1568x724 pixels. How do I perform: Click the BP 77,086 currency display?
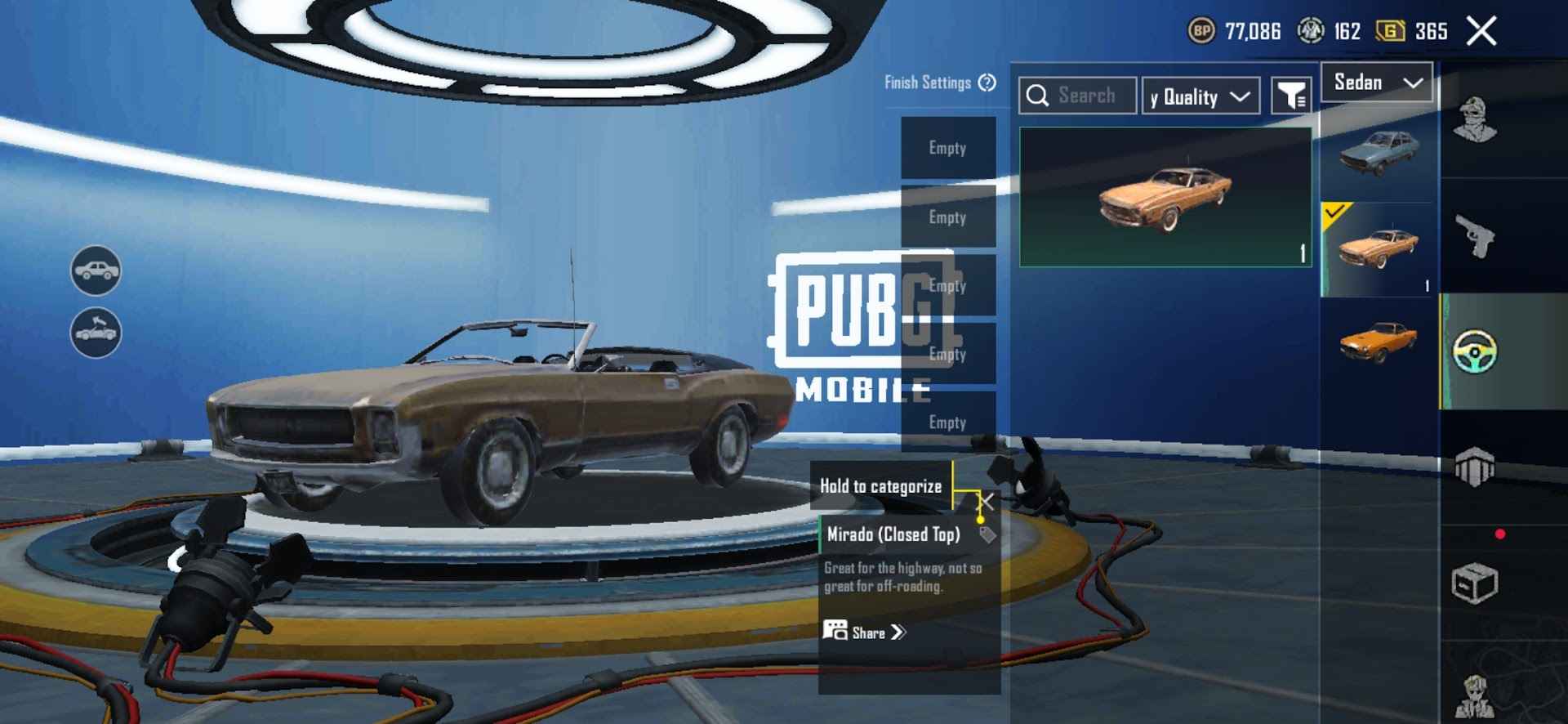pyautogui.click(x=1233, y=31)
